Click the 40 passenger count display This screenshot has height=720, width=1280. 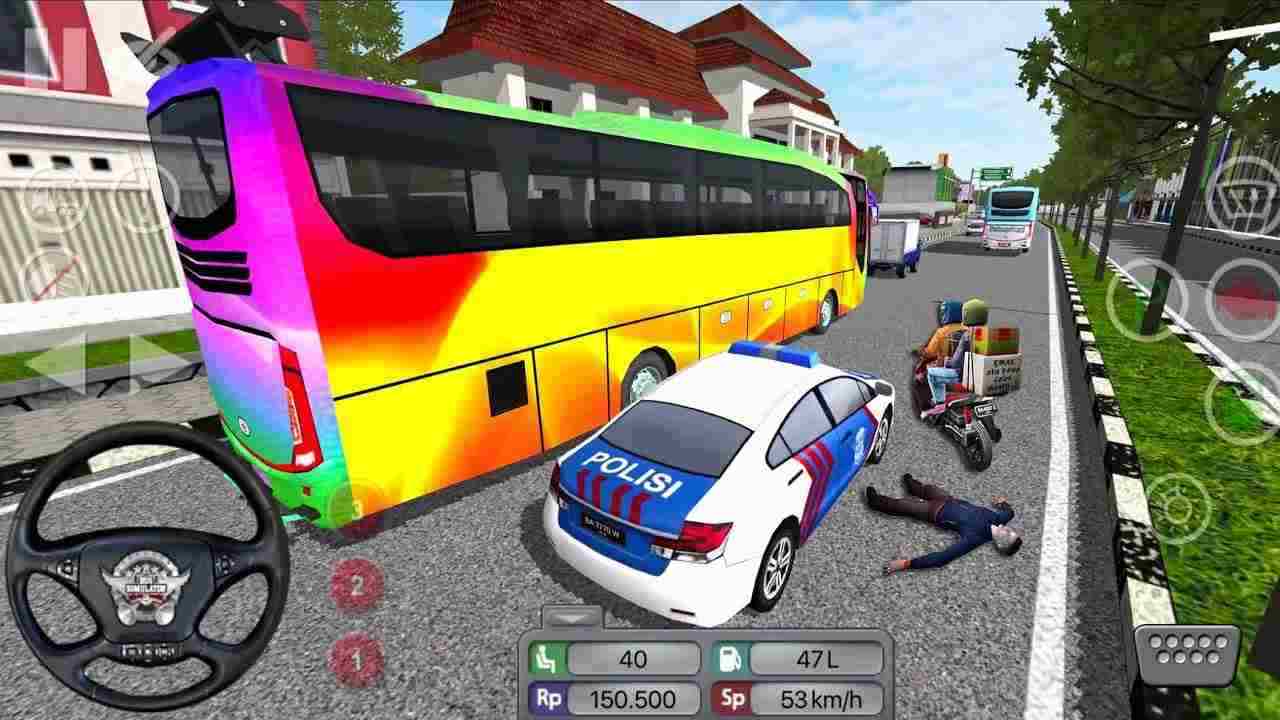point(633,657)
